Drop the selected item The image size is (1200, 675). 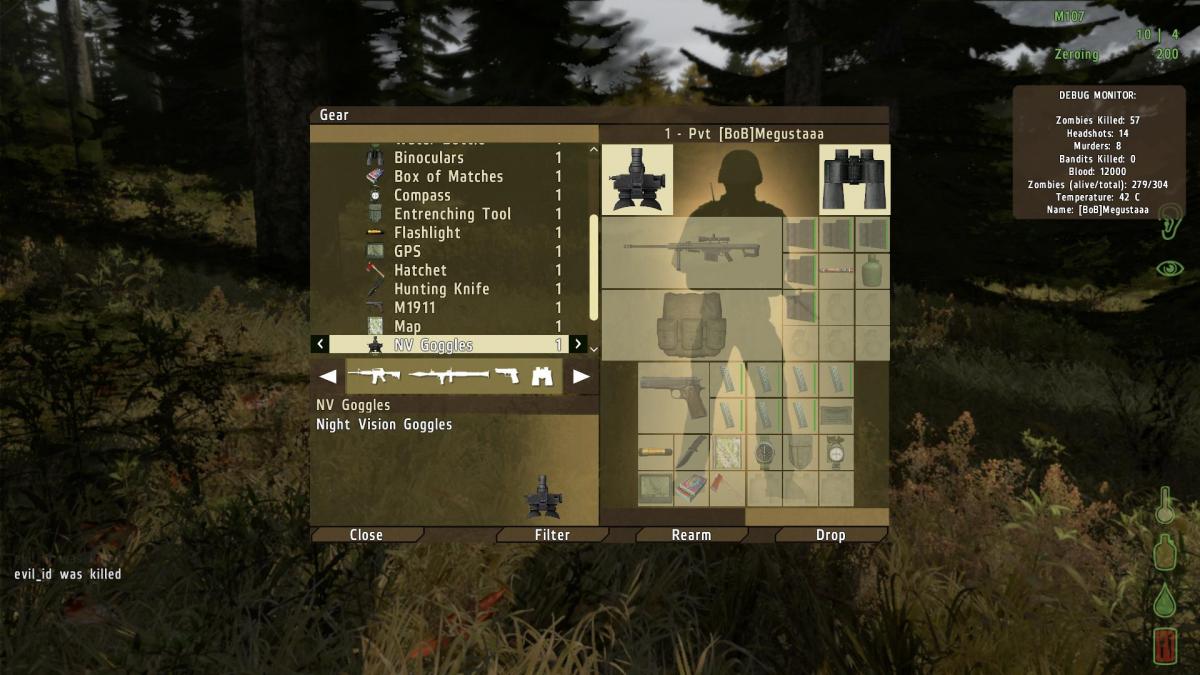point(830,535)
